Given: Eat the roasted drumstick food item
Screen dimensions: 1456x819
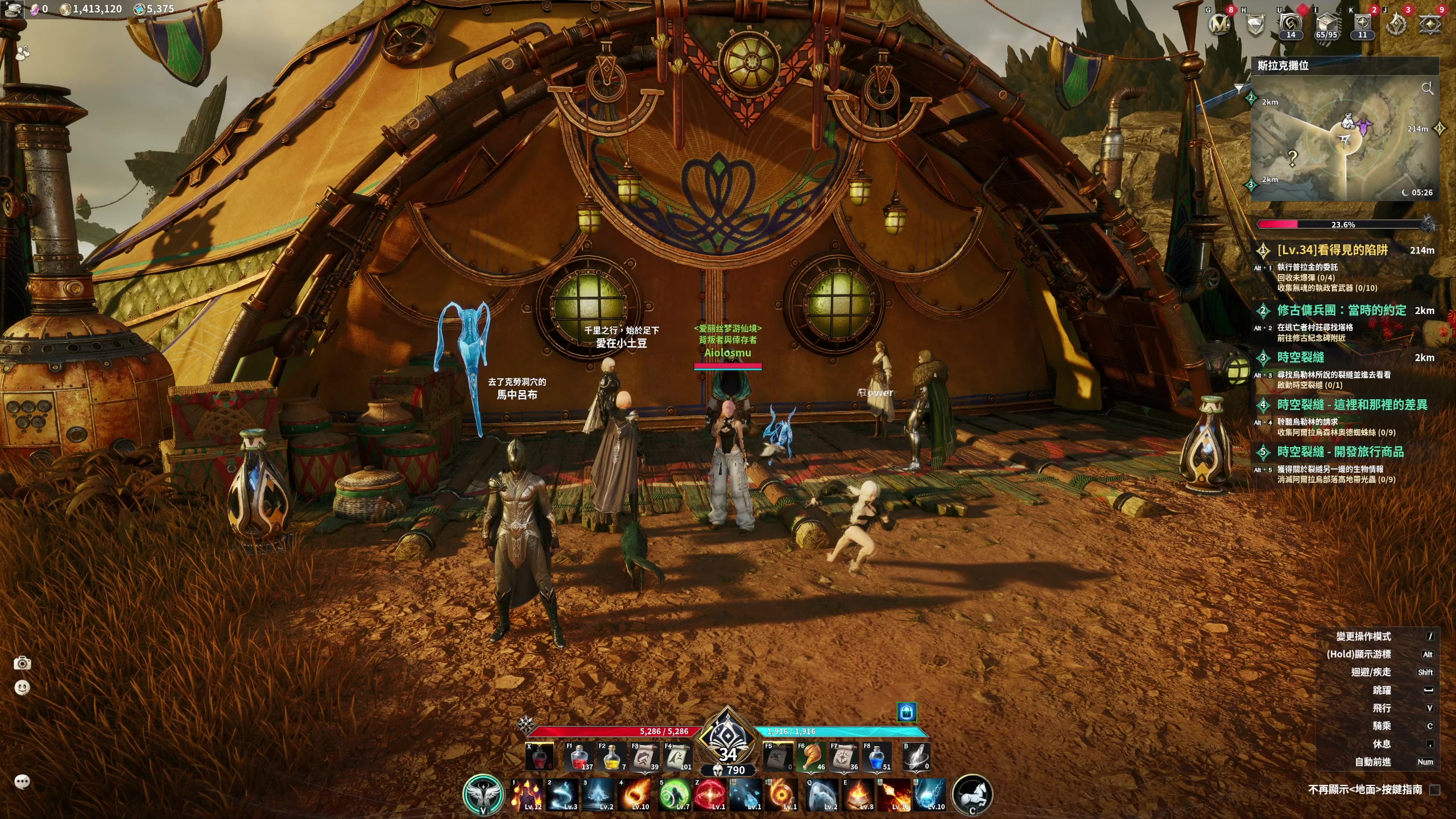Looking at the screenshot, I should (812, 758).
